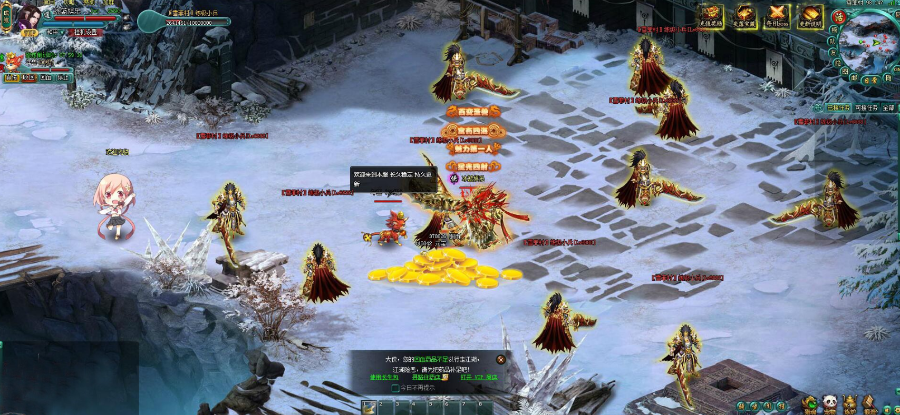Switch to the 可接任务 available quests tab
The height and width of the screenshot is (415, 900).
click(x=864, y=107)
